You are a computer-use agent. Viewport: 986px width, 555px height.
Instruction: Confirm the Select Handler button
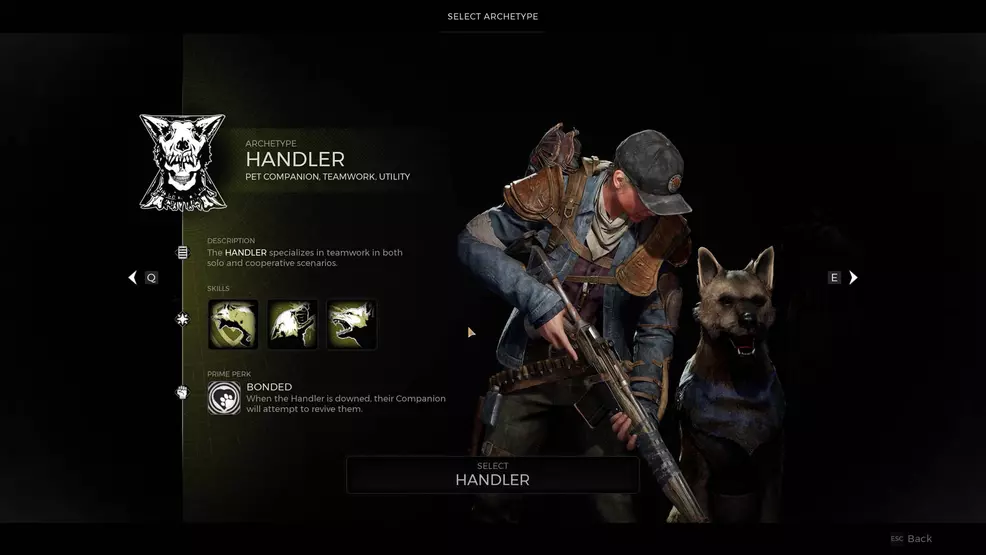[492, 475]
